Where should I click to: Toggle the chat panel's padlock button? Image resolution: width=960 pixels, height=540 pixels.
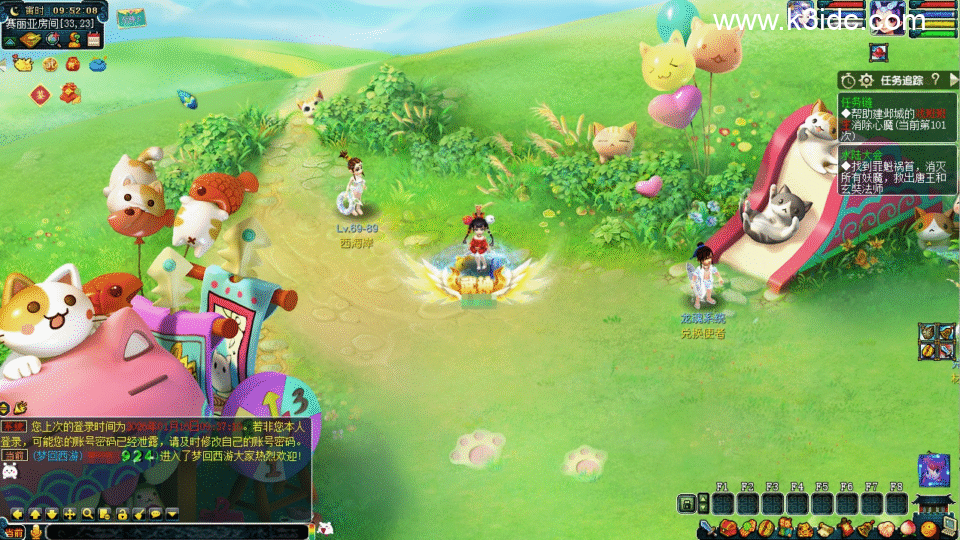122,513
